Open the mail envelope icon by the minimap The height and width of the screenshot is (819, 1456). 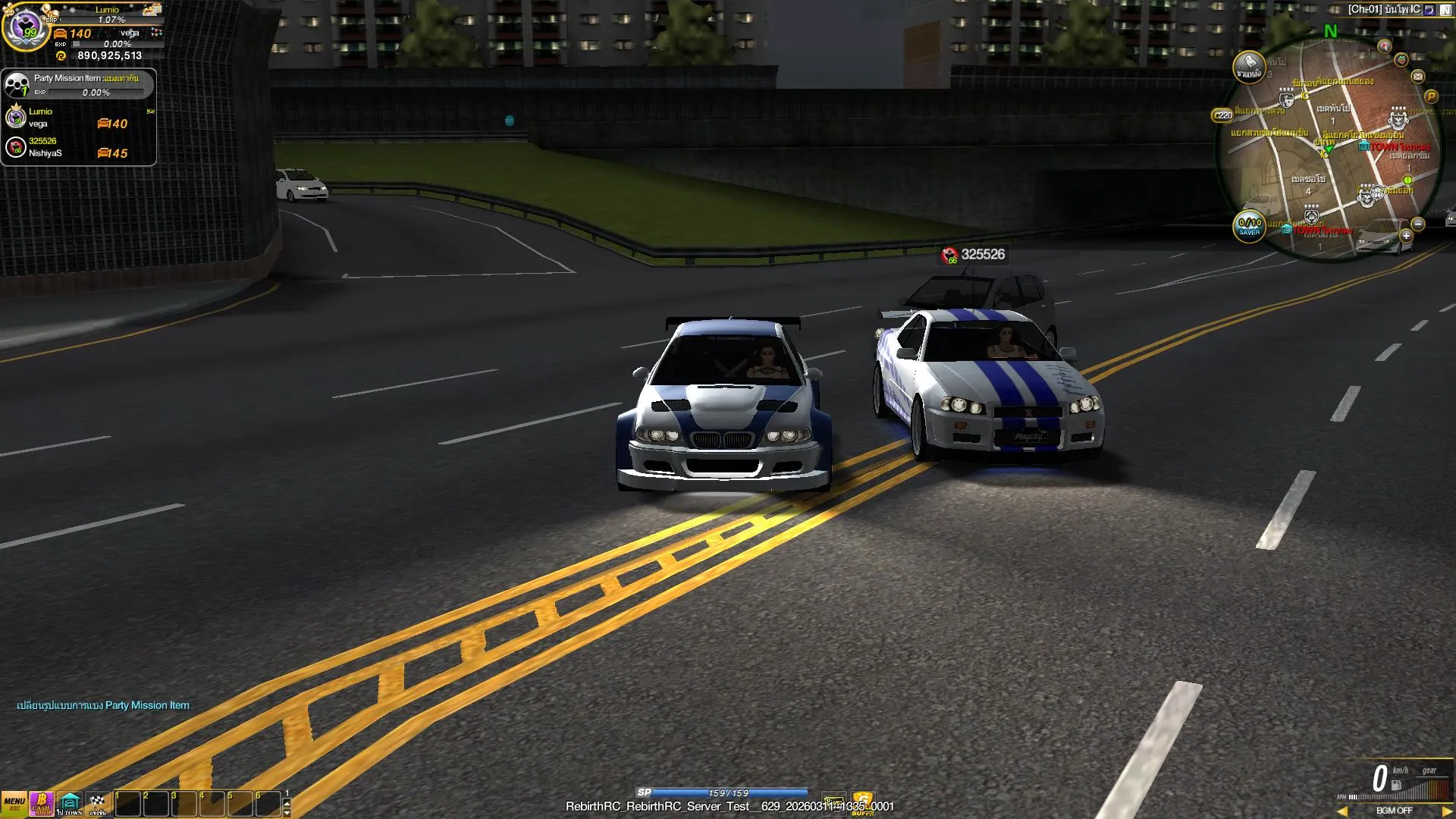pyautogui.click(x=1418, y=77)
